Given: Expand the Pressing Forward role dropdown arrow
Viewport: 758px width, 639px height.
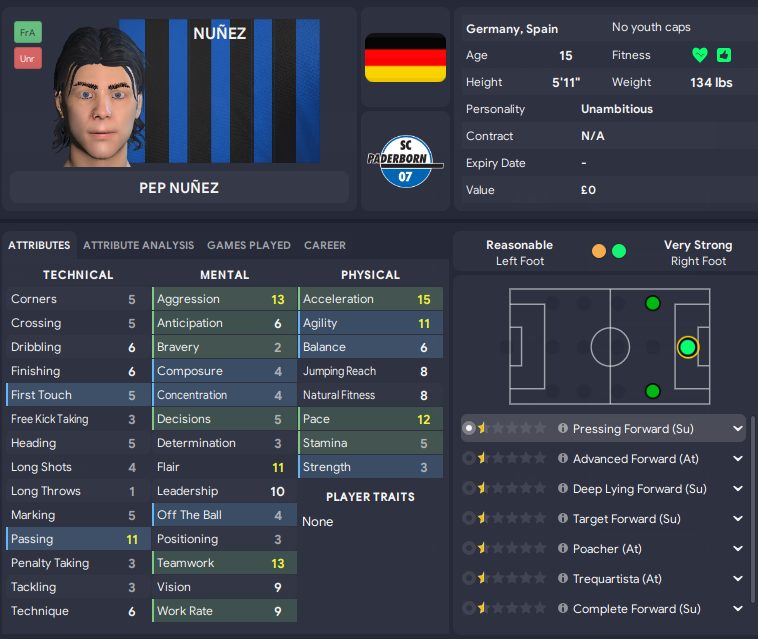Looking at the screenshot, I should pos(738,429).
